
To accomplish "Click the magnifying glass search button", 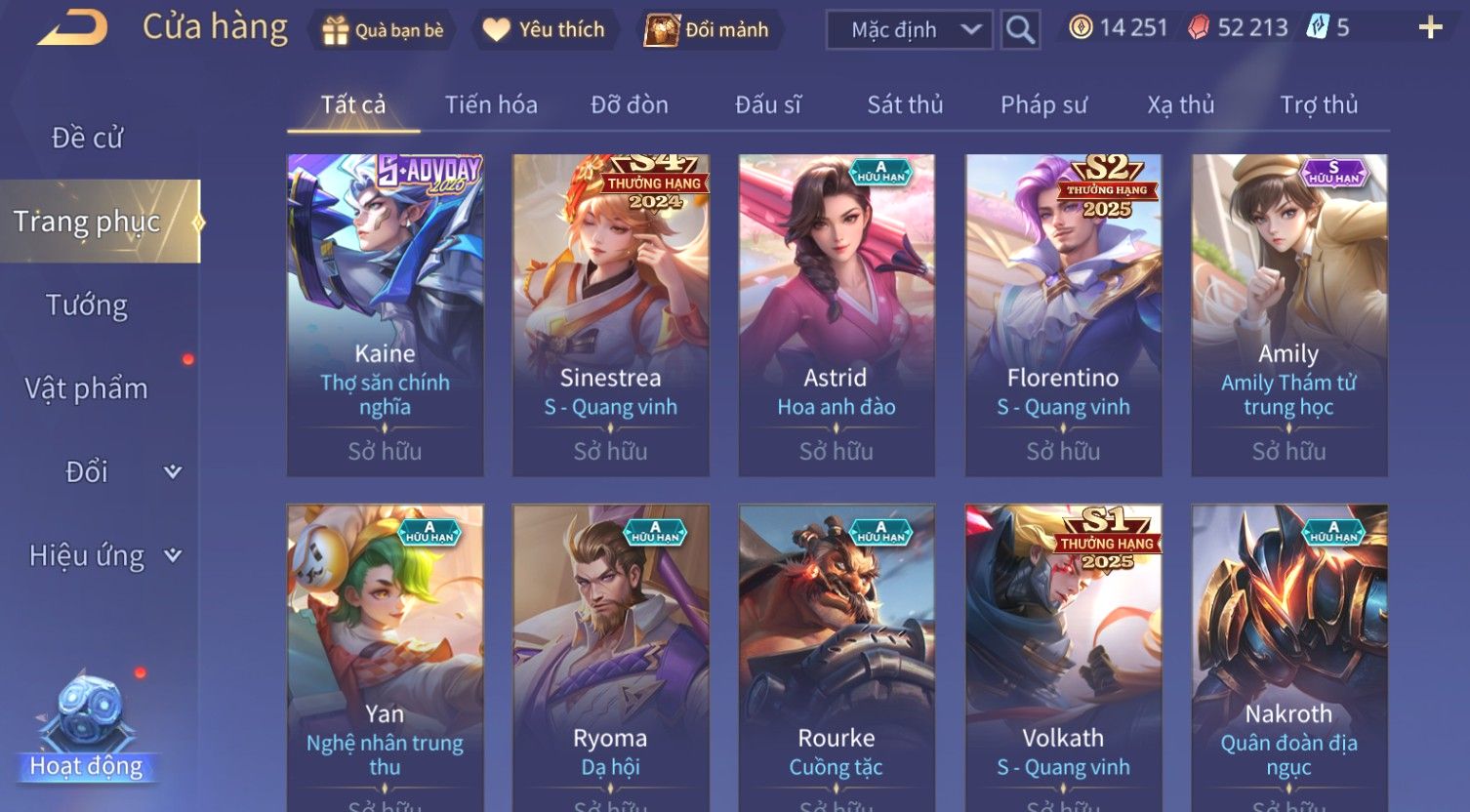I will coord(1020,30).
